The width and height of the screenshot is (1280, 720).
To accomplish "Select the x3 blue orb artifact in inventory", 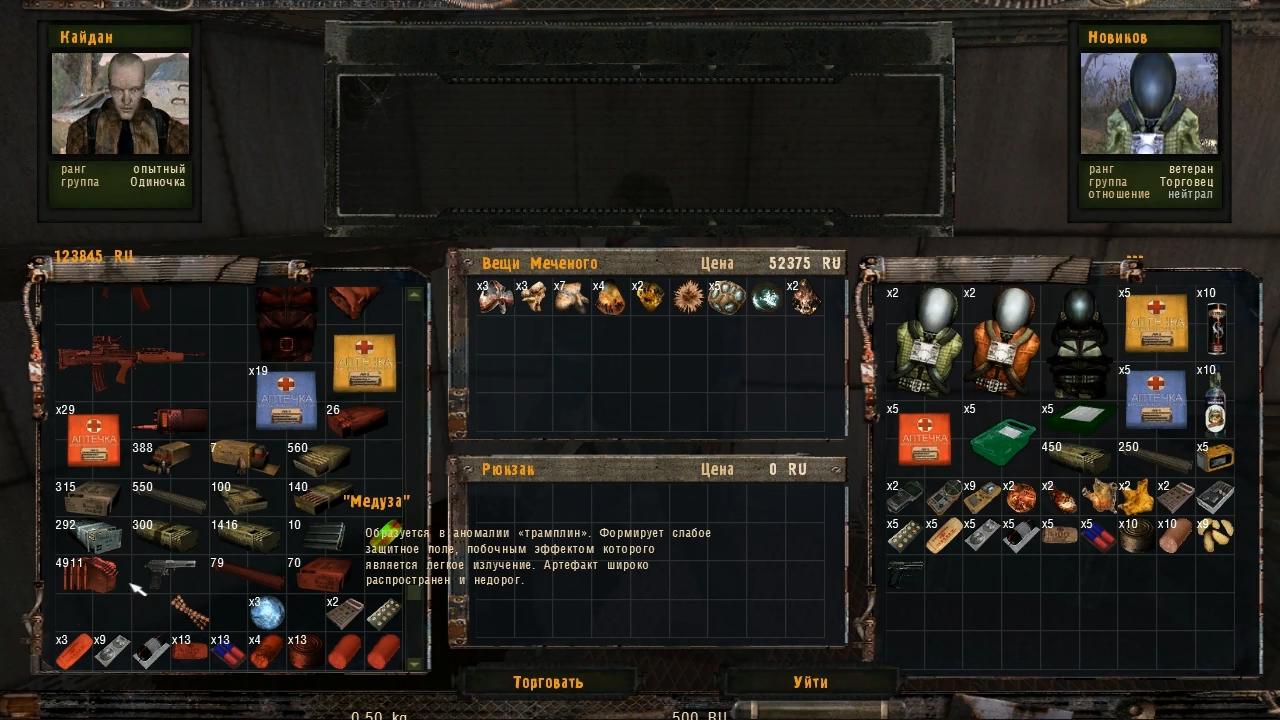I will point(267,613).
